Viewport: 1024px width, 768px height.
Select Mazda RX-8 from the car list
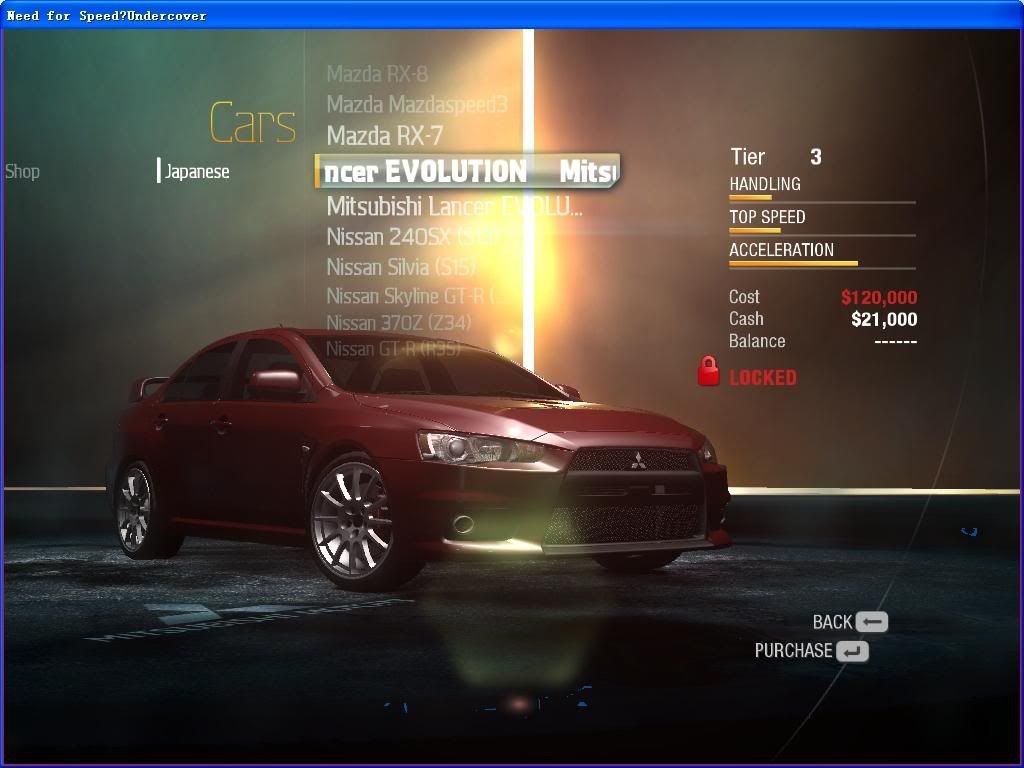[x=377, y=74]
